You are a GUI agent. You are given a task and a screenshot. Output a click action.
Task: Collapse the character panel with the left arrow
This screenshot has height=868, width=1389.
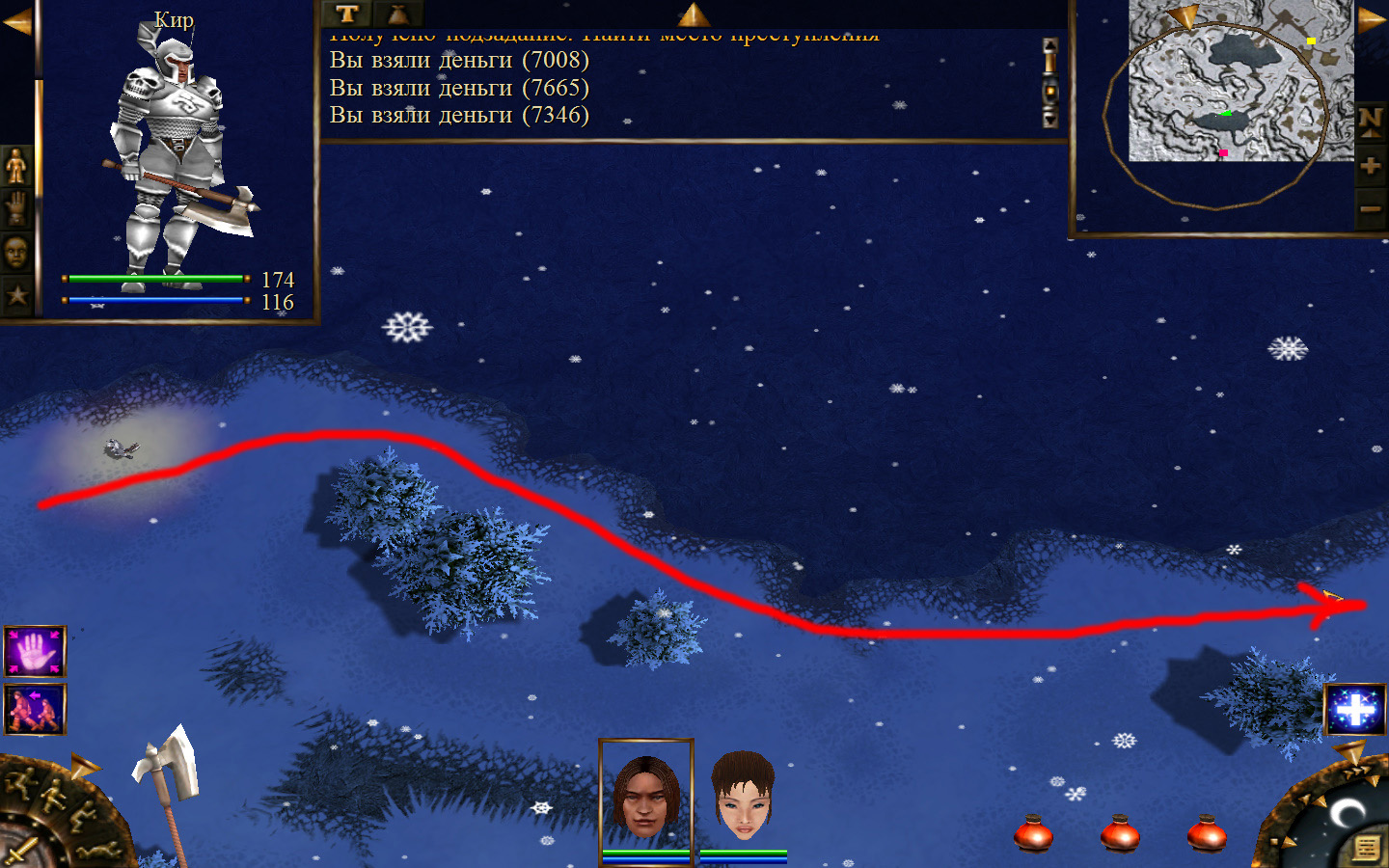click(x=16, y=22)
